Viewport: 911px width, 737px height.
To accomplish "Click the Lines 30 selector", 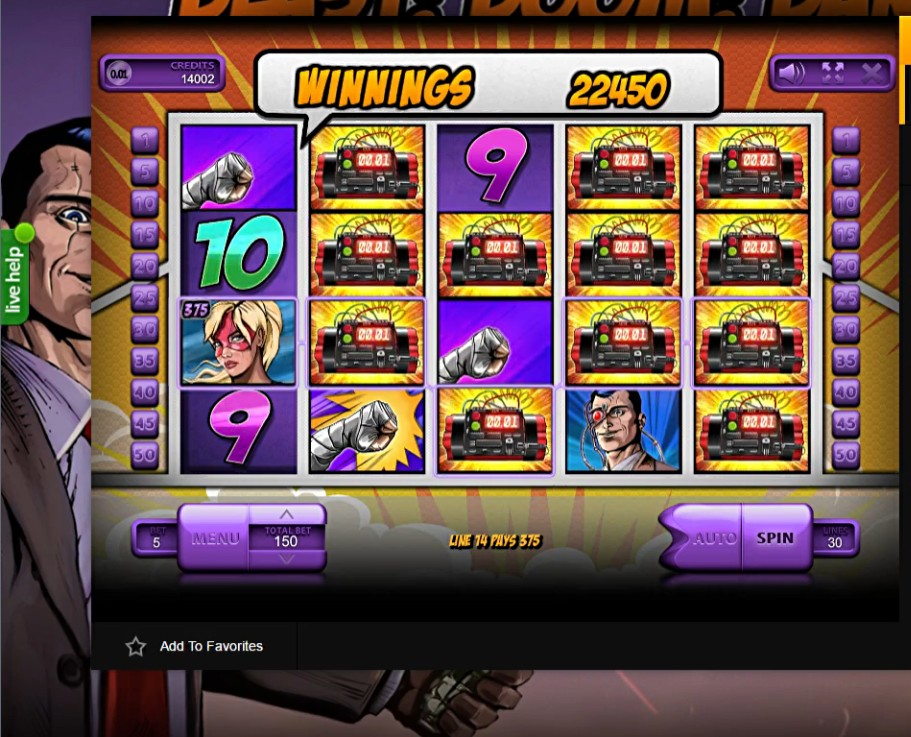I will tap(833, 539).
